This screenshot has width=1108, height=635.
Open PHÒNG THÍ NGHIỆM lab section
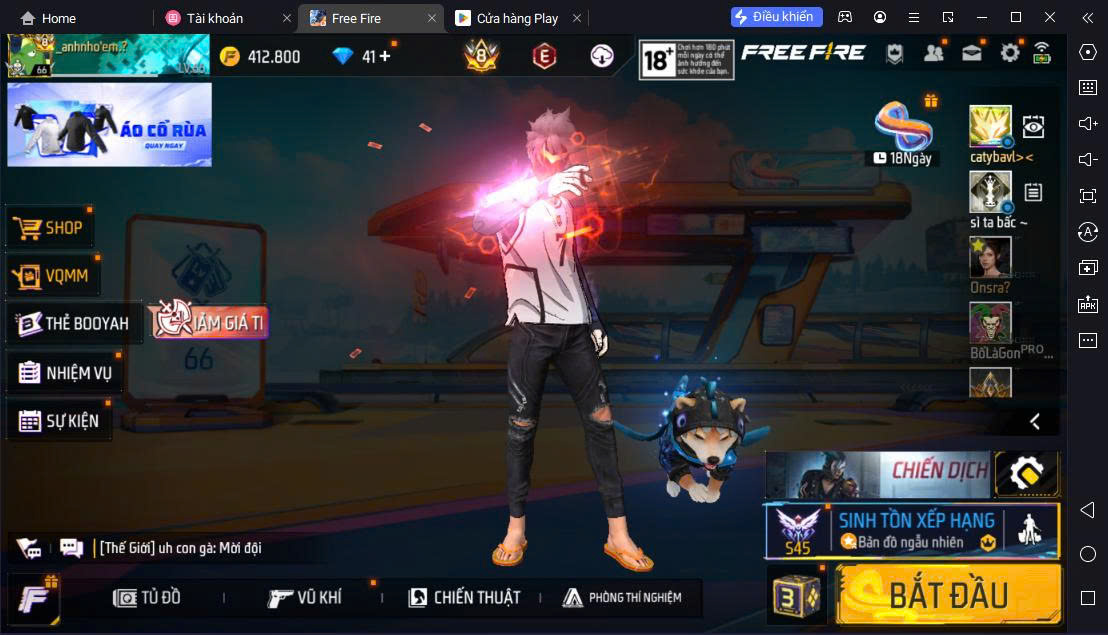pos(622,598)
